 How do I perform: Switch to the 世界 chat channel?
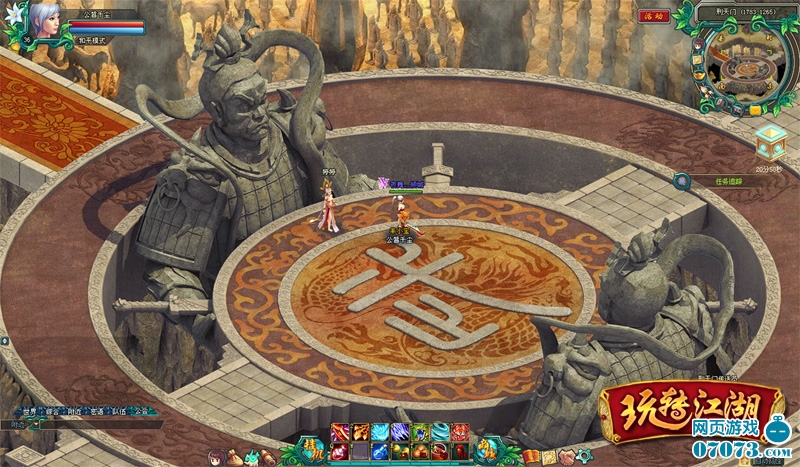click(x=28, y=411)
